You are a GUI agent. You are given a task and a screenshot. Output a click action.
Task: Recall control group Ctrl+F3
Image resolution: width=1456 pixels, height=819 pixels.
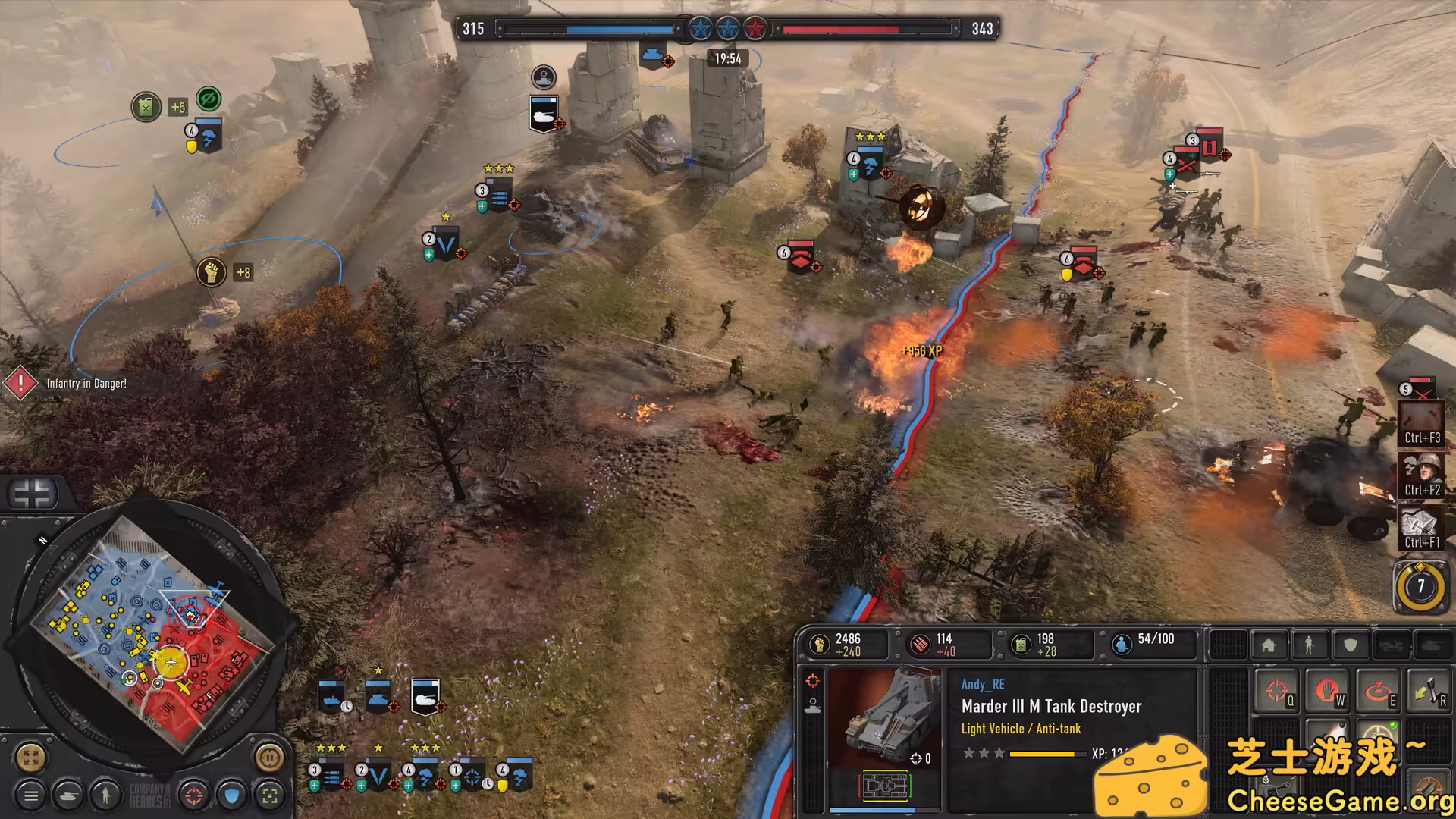1422,423
